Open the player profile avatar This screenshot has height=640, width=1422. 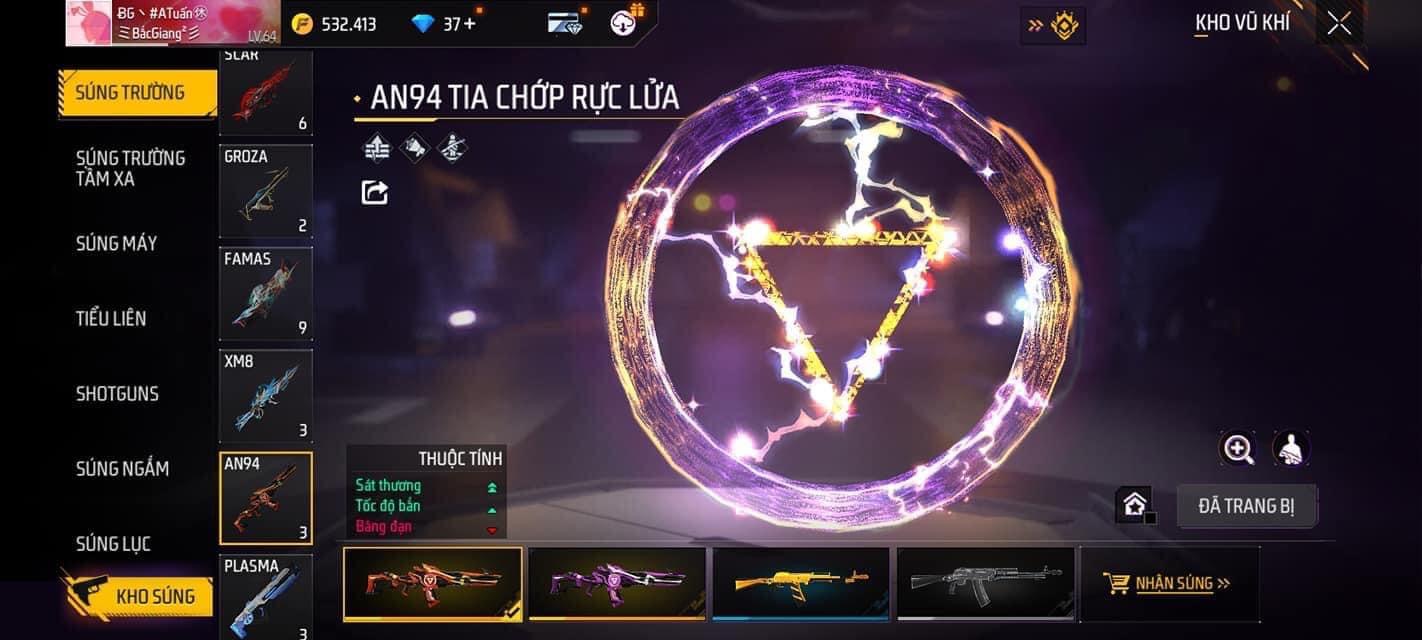(89, 23)
